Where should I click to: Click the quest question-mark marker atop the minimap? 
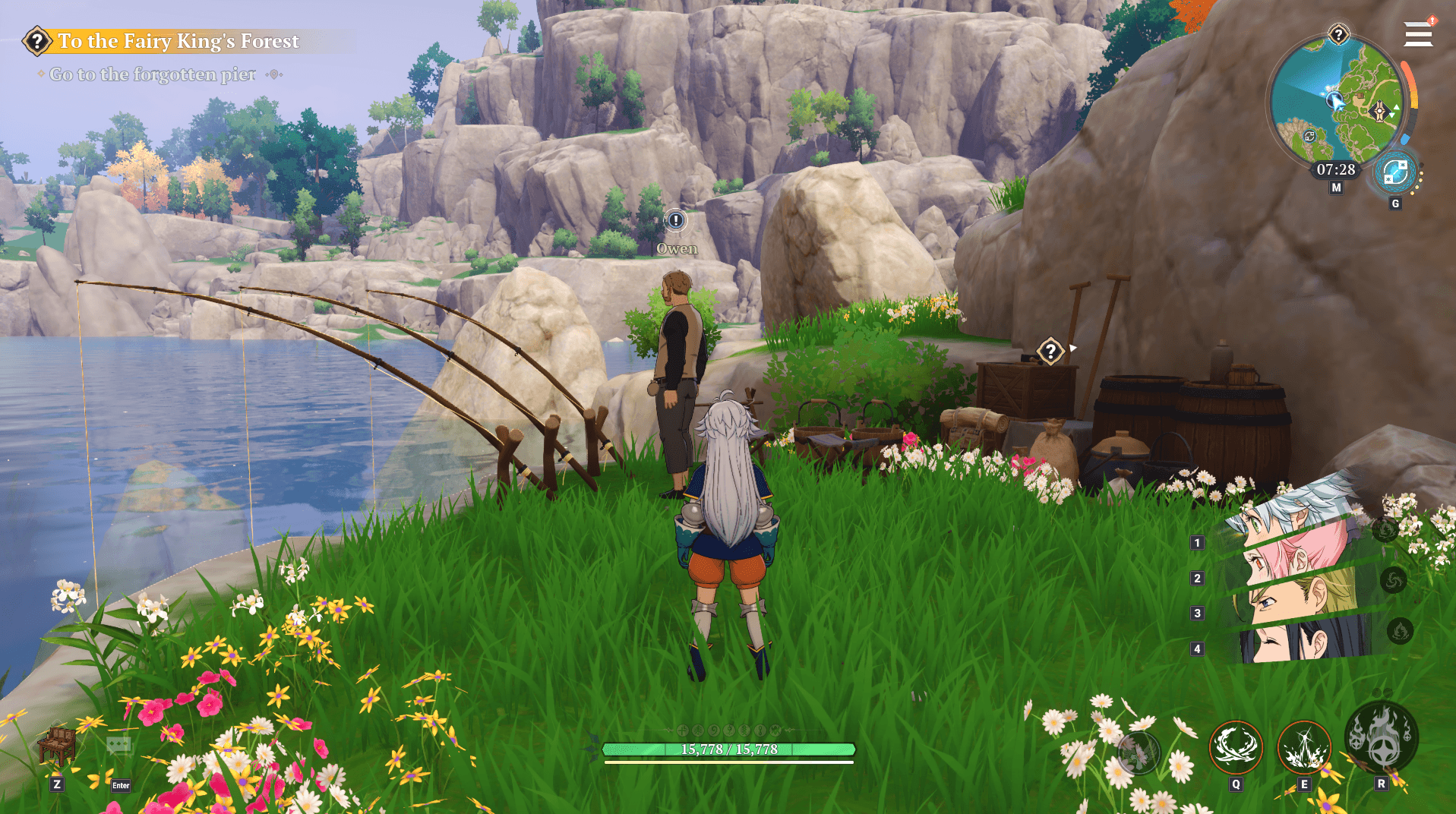point(1338,34)
